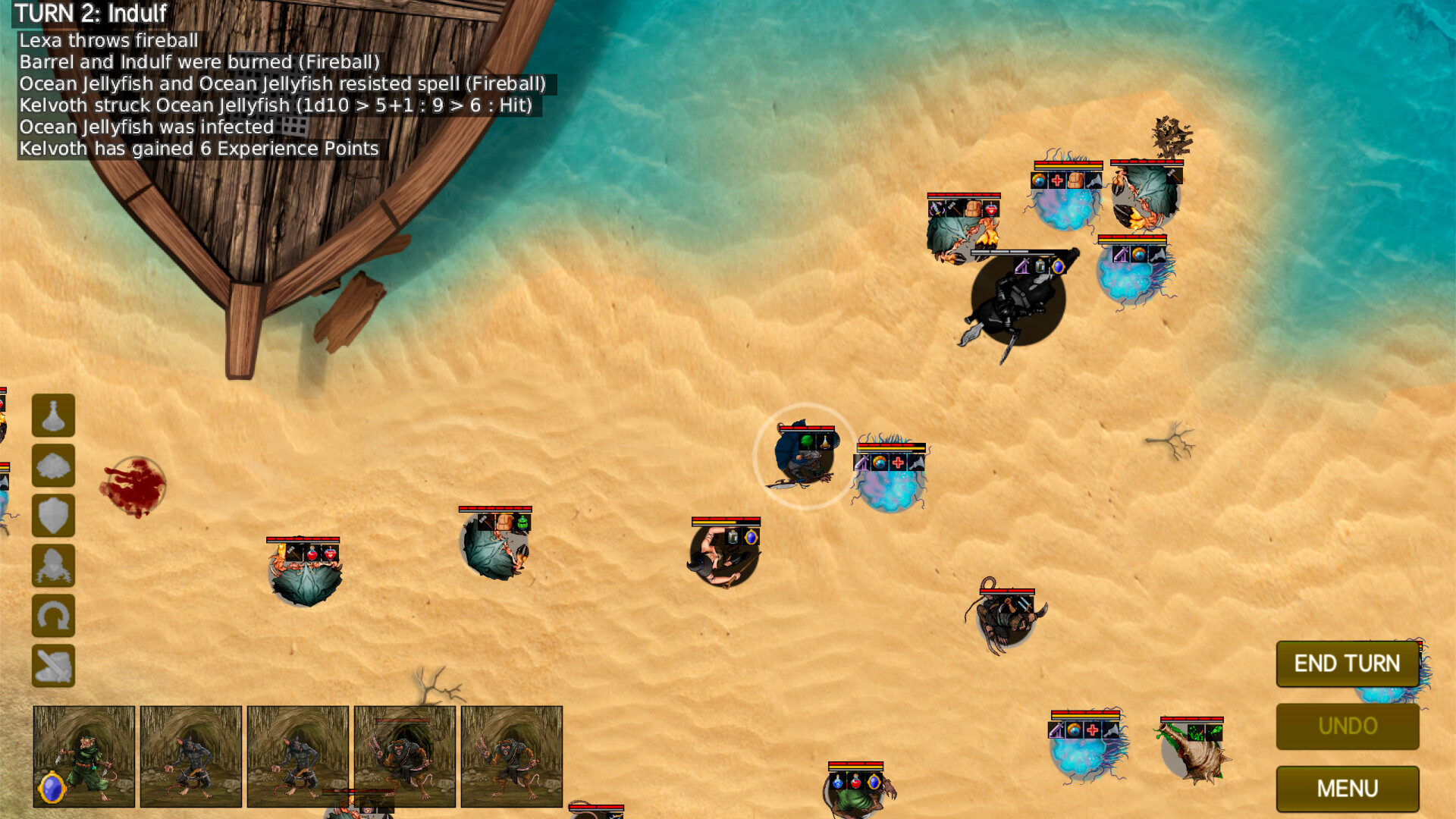The width and height of the screenshot is (1456, 819).
Task: Click the red cross infection icon on the Ocean Jellyfish
Action: pos(898,463)
